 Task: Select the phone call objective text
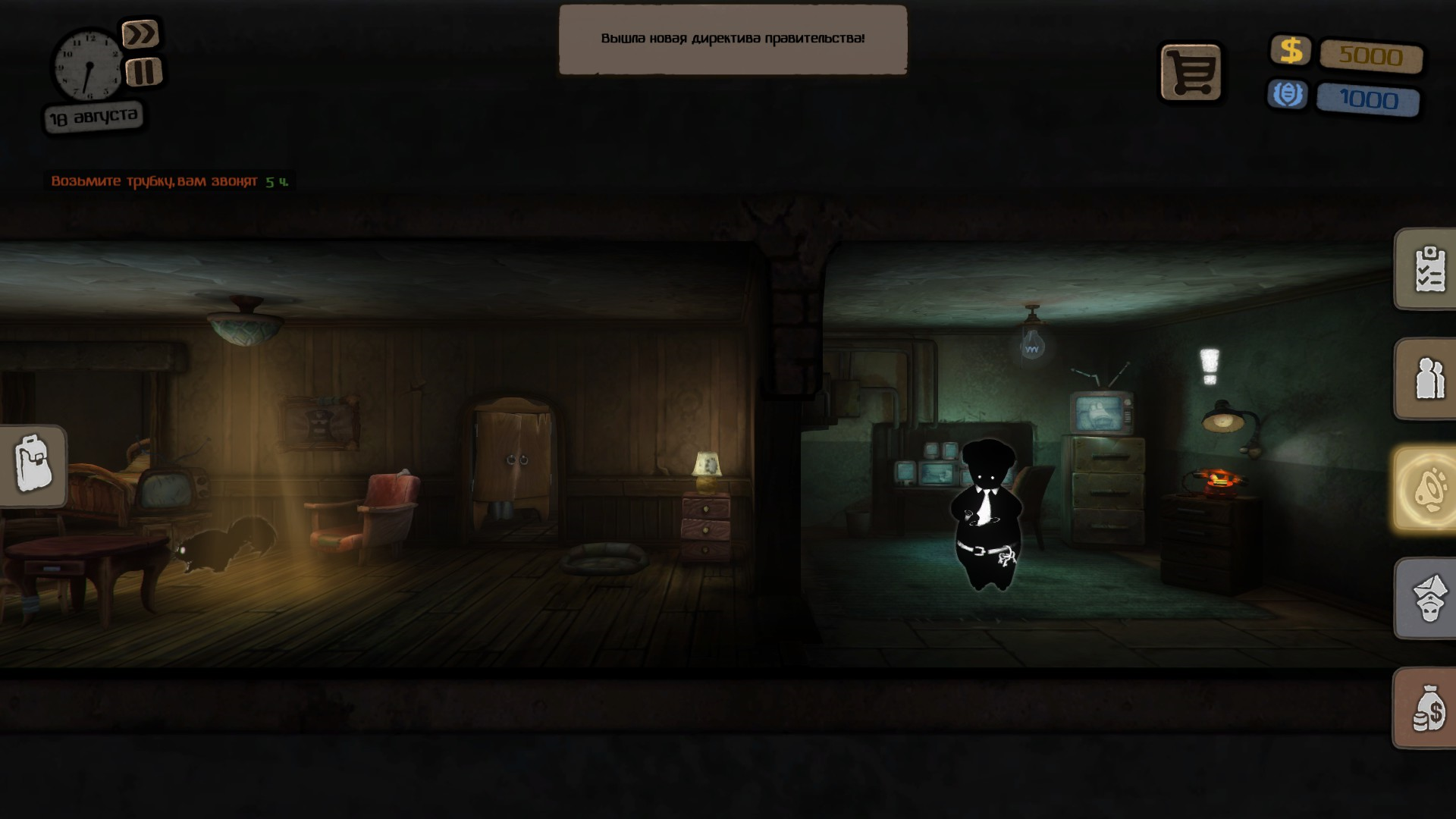tap(154, 181)
